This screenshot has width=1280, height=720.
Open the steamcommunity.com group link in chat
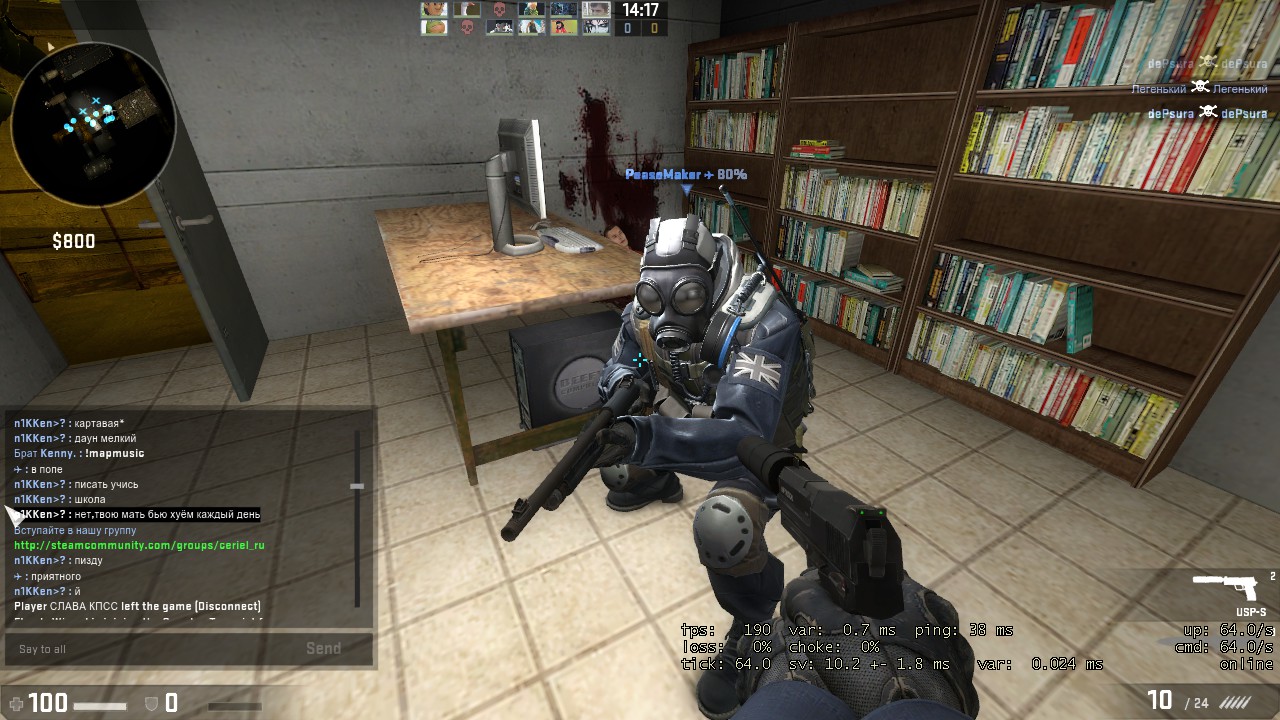click(139, 545)
